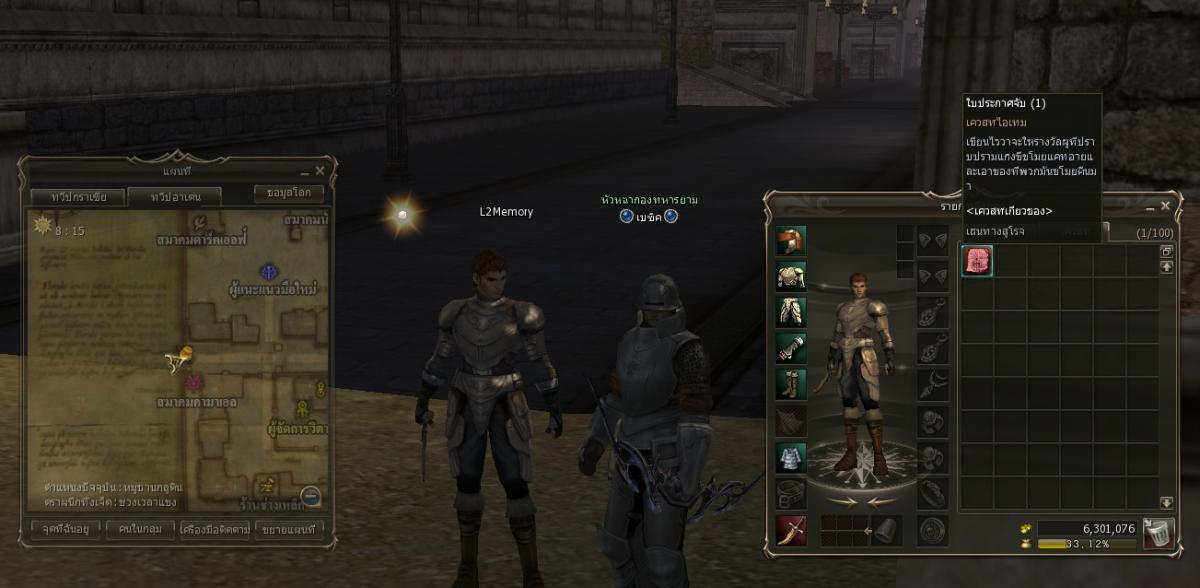Click the equipped gauntlets slot
Screen dimensions: 1200x588
(x=791, y=347)
